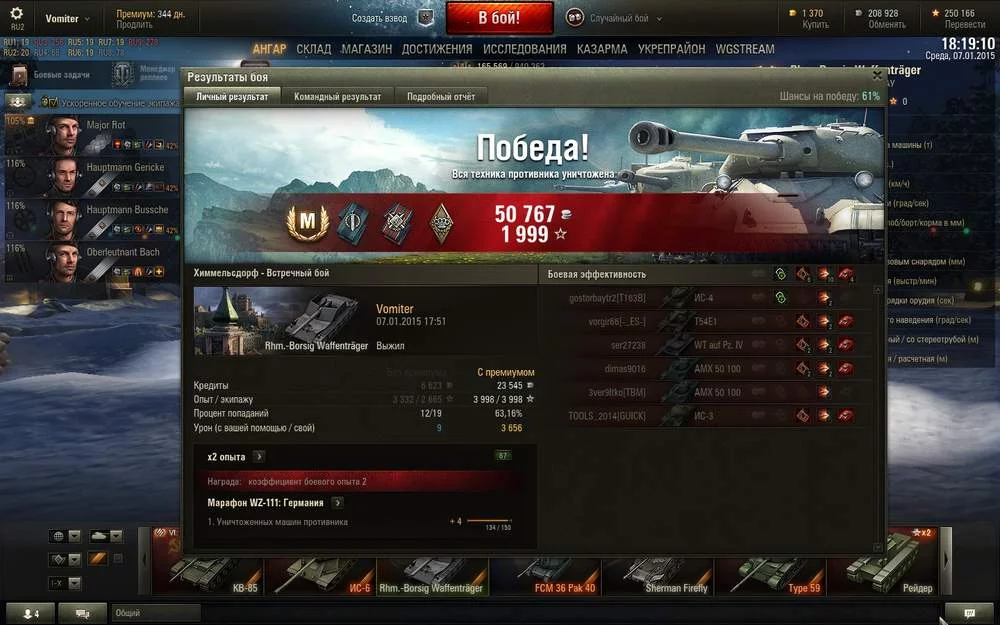Open the Подробный отчёт tab
The height and width of the screenshot is (625, 1000).
[440, 97]
